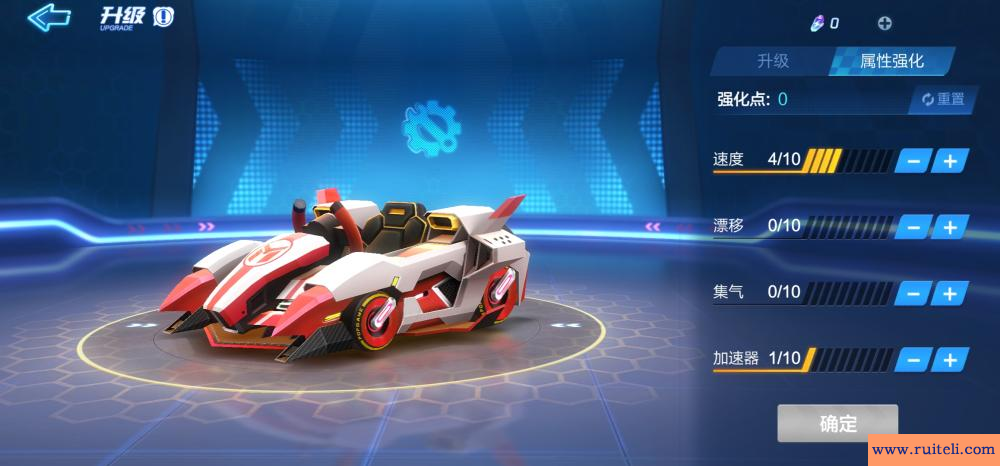This screenshot has width=1000, height=466.
Task: Go back with the arrow button
Action: [x=48, y=17]
